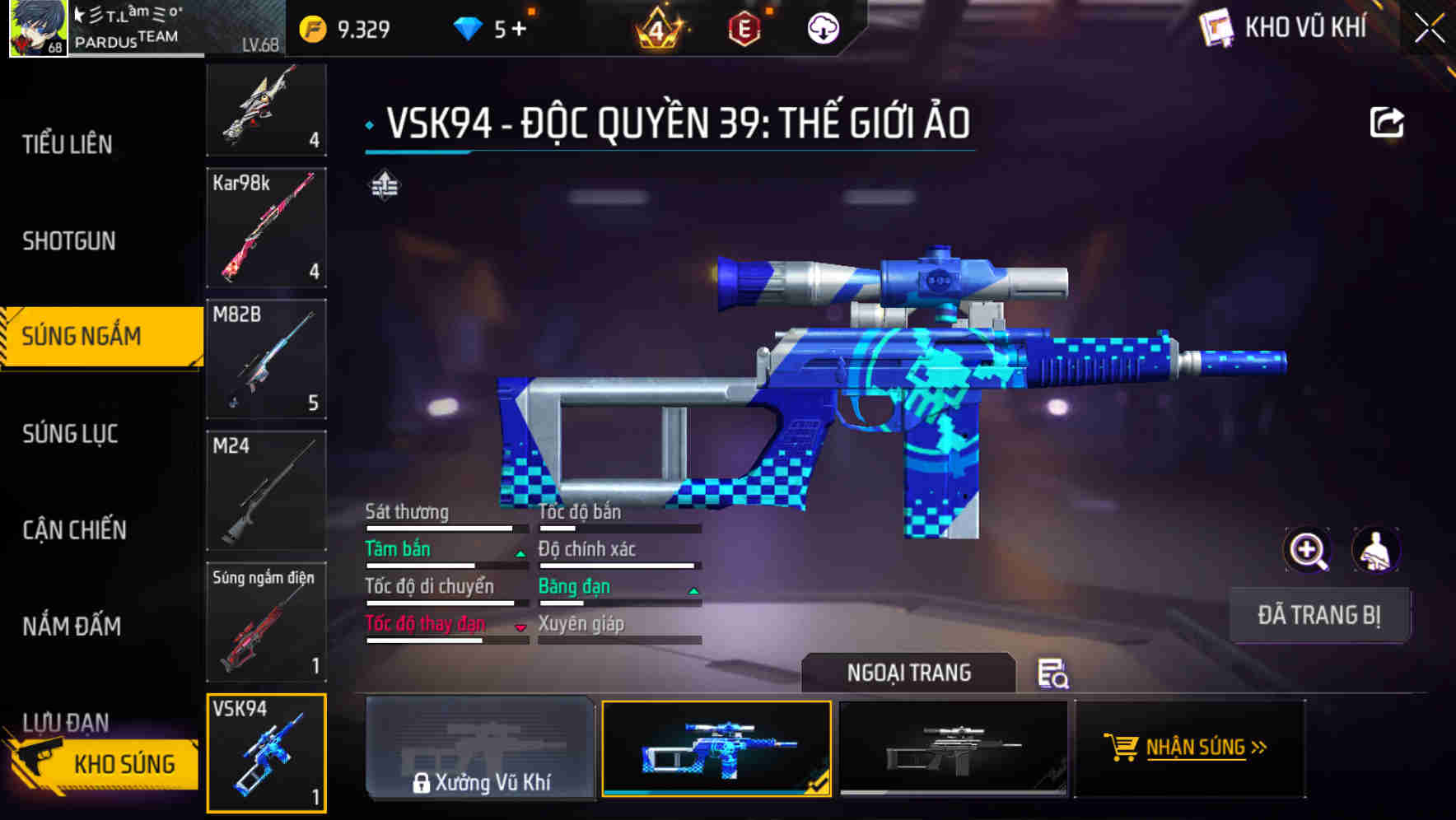Click the weapon upgrade icon under the title
This screenshot has width=1456, height=820.
385,185
